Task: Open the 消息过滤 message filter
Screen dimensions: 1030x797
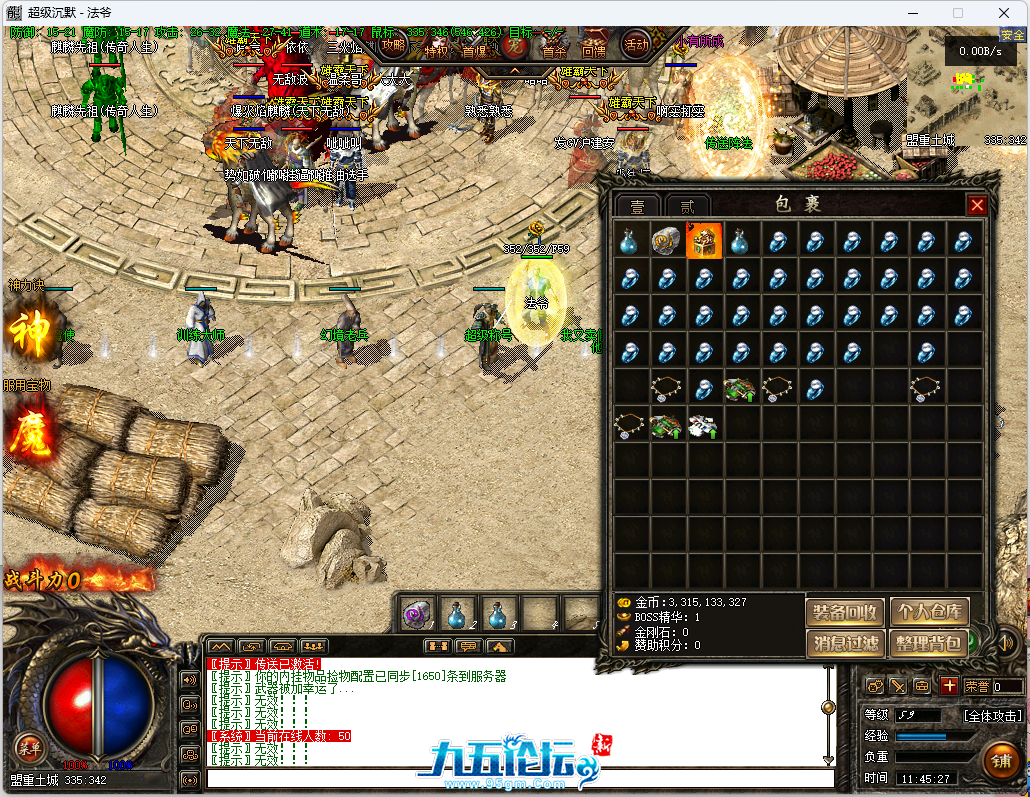Action: click(x=845, y=644)
